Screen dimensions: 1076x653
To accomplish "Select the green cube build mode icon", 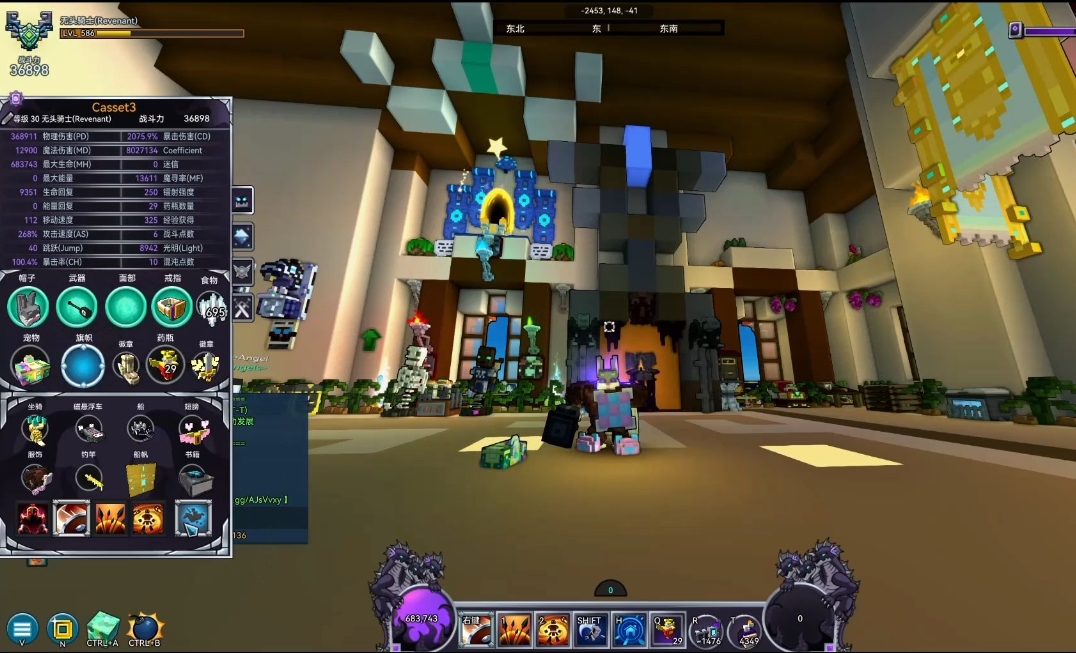I will click(102, 627).
